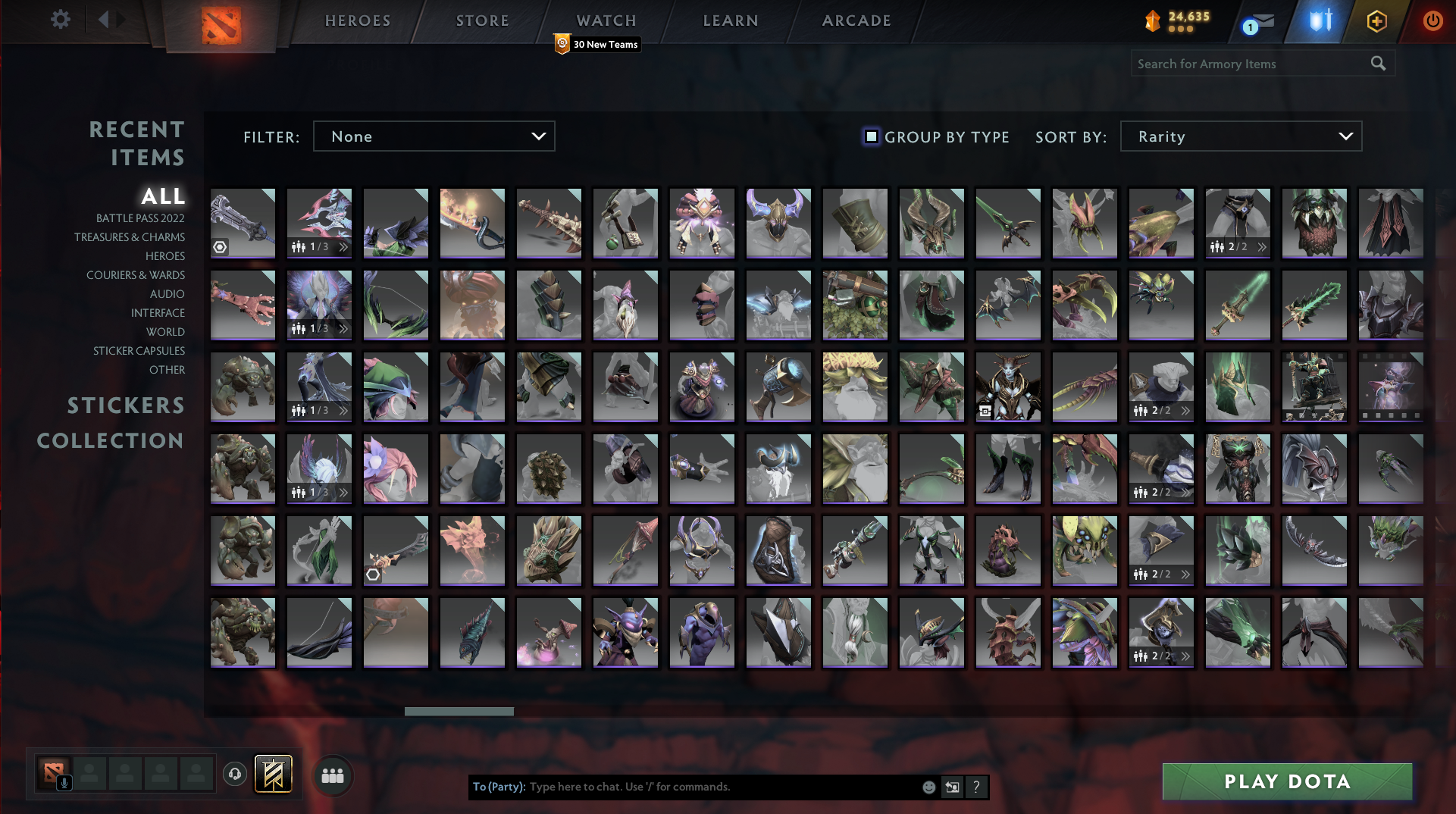Viewport: 1456px width, 814px height.
Task: Switch to the HEROES tab
Action: [x=356, y=20]
